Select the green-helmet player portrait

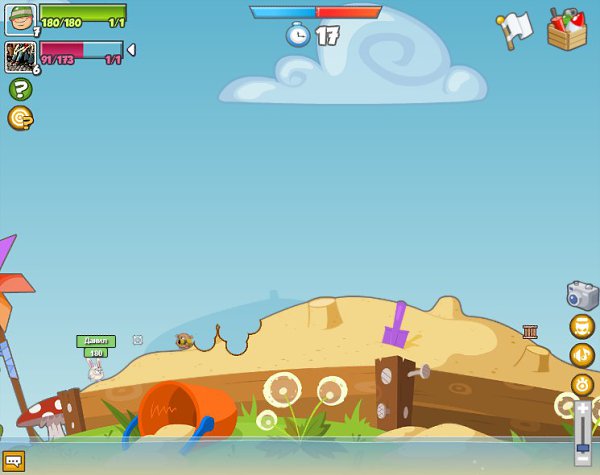(x=20, y=20)
